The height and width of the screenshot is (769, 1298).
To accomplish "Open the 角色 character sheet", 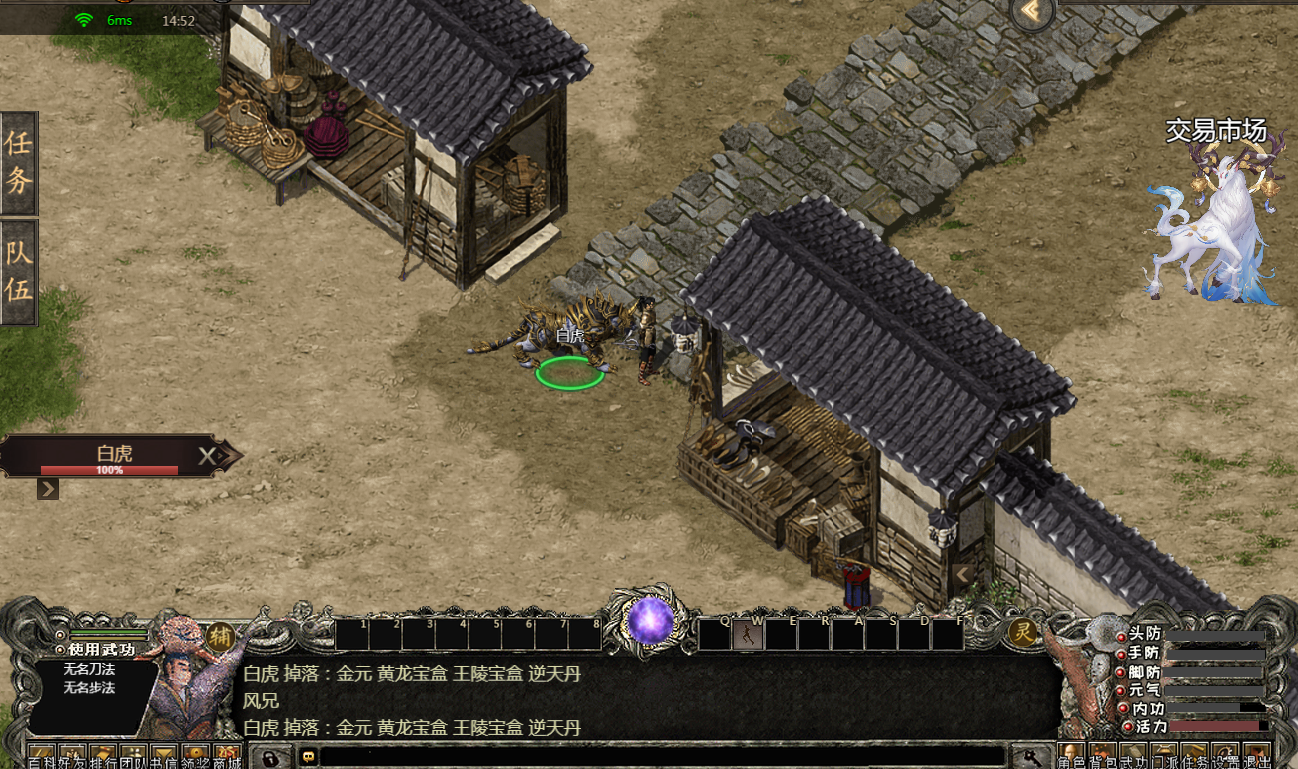I will tap(1070, 757).
